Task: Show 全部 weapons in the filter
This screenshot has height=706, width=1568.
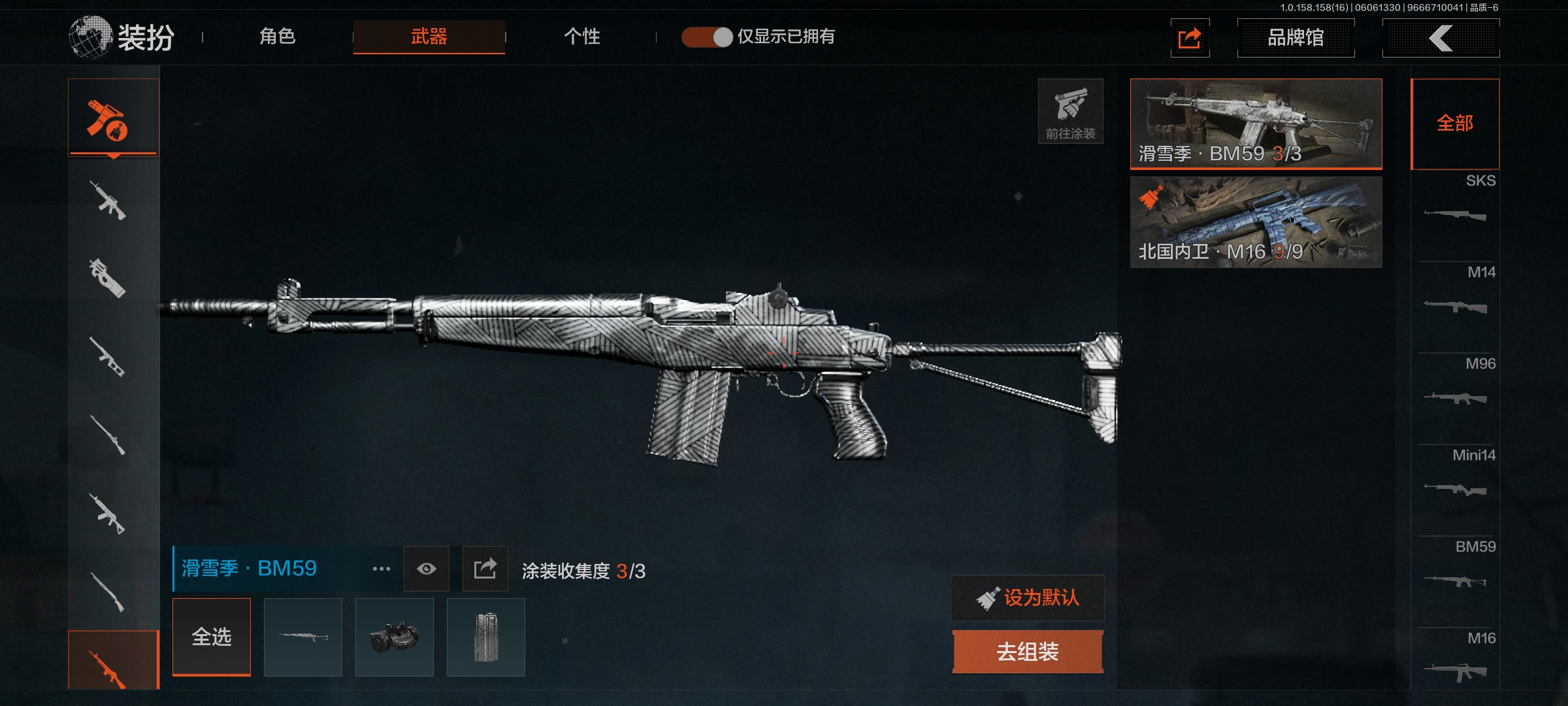Action: tap(1455, 124)
